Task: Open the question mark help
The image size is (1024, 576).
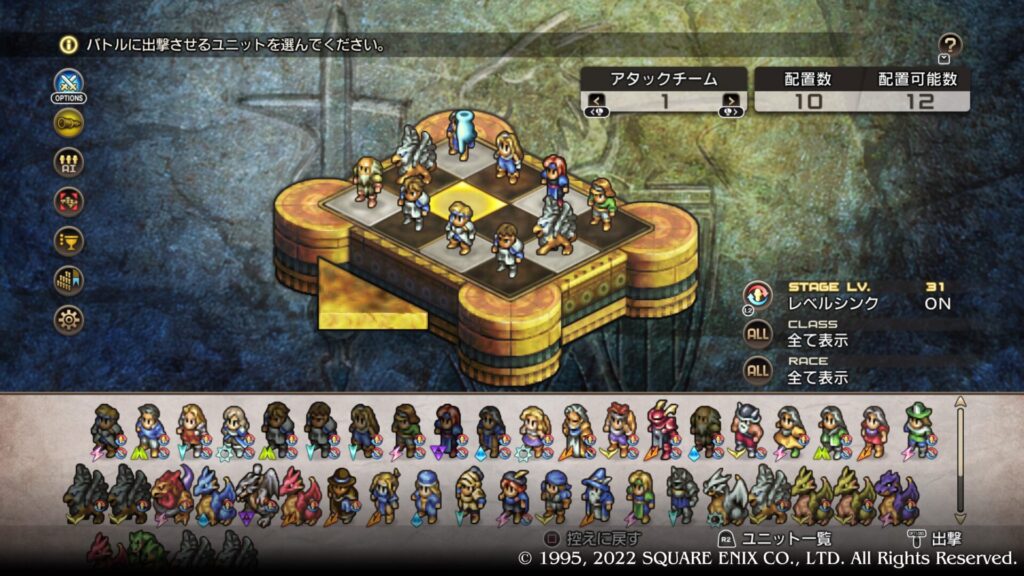Action: (x=951, y=45)
